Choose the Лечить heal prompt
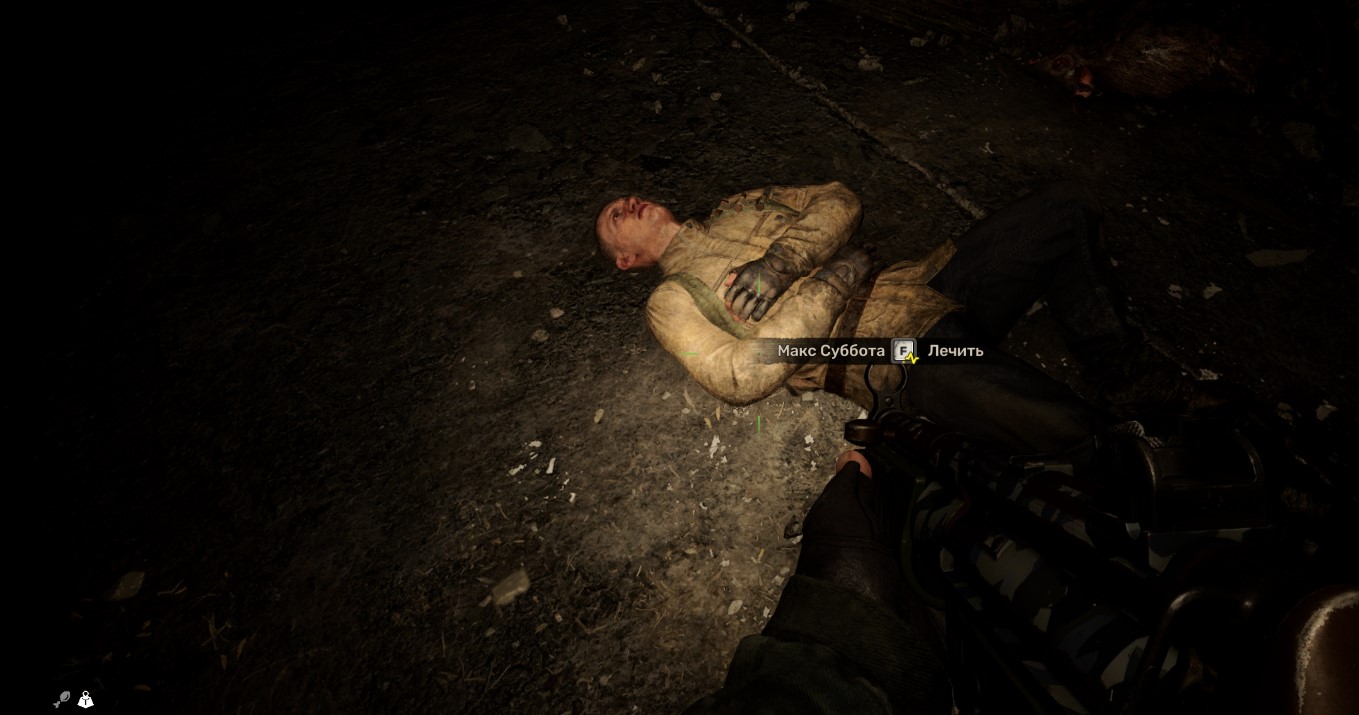The image size is (1359, 715). pyautogui.click(x=954, y=351)
